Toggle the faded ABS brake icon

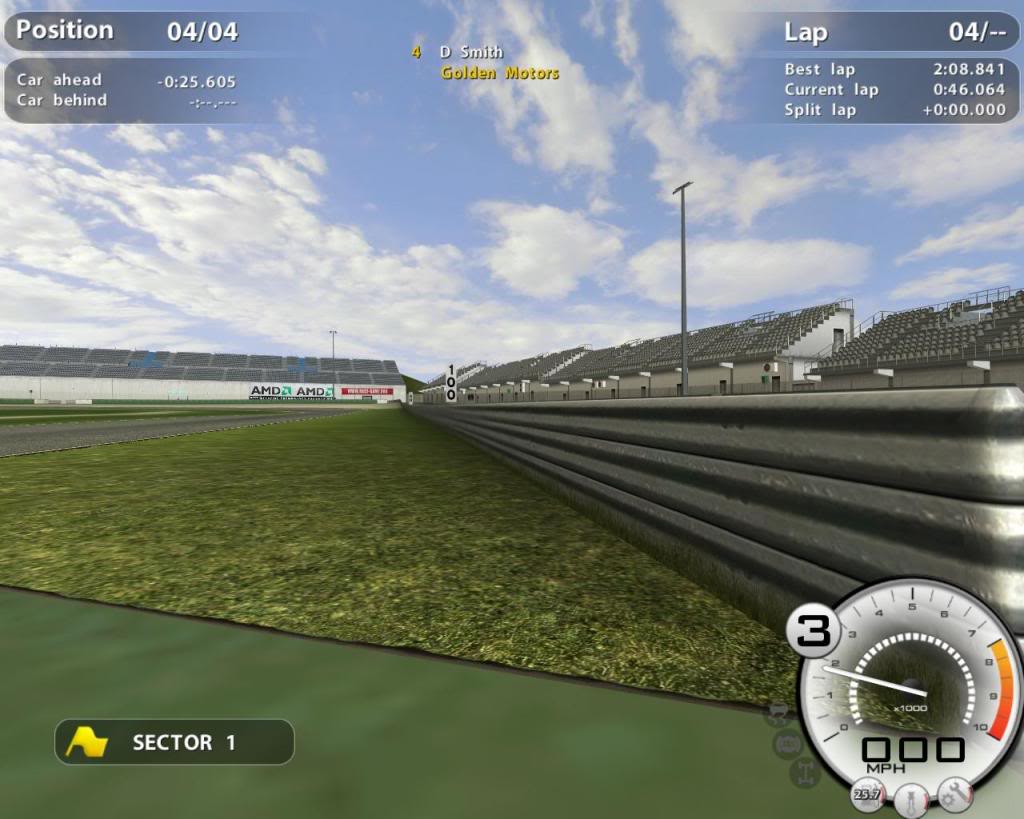788,743
